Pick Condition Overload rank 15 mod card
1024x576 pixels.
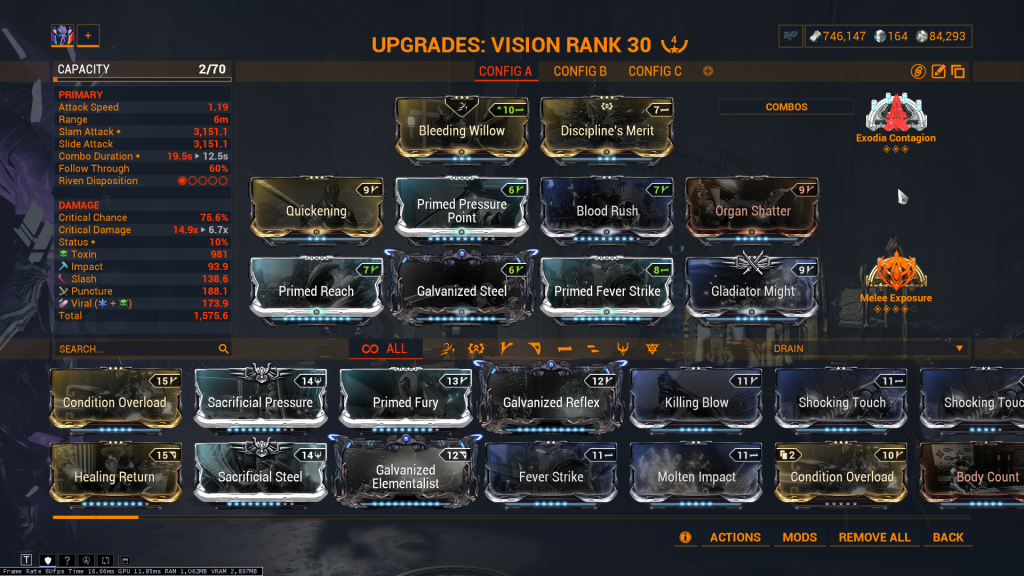point(115,402)
